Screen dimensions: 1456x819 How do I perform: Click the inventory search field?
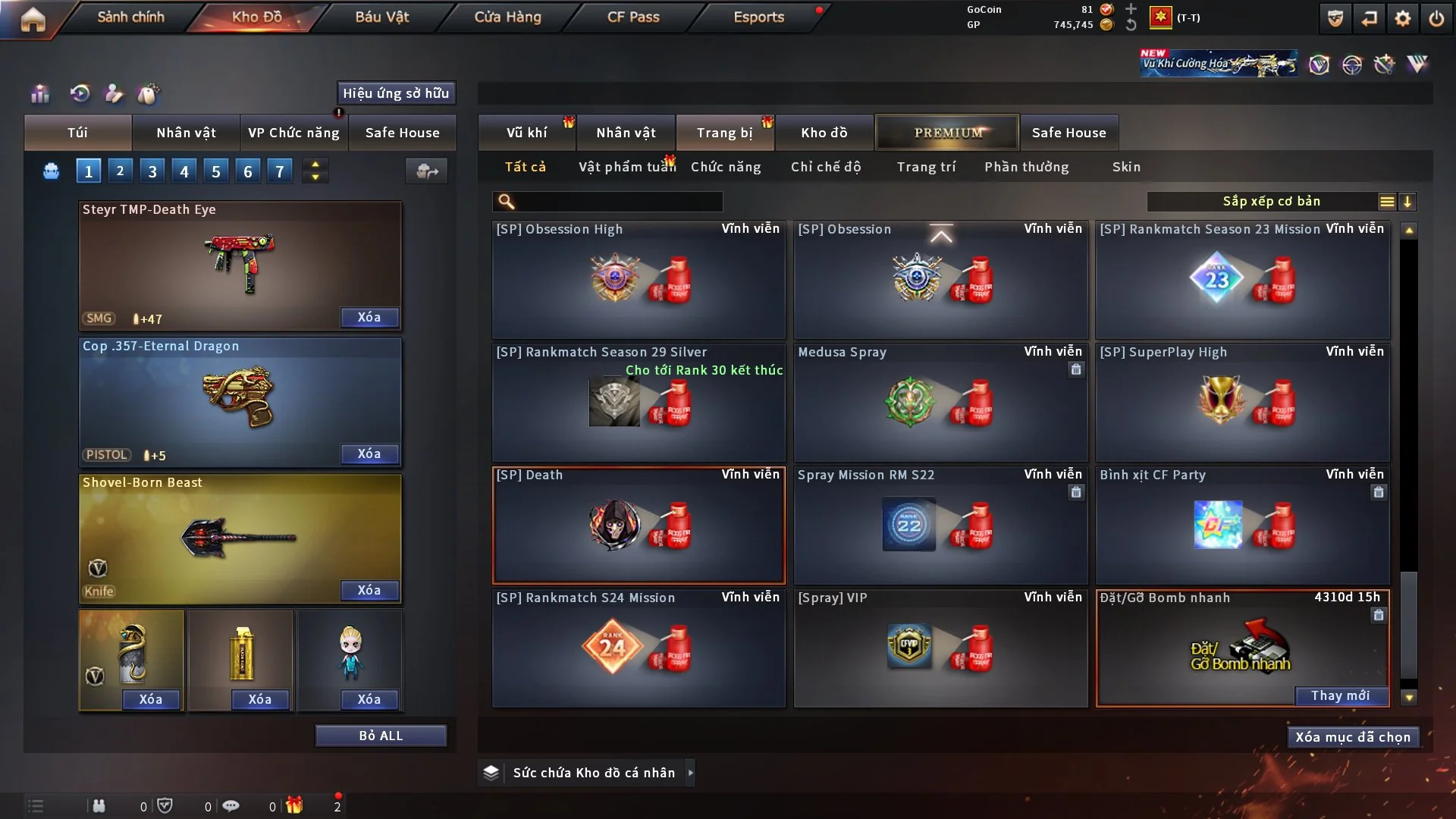[618, 202]
